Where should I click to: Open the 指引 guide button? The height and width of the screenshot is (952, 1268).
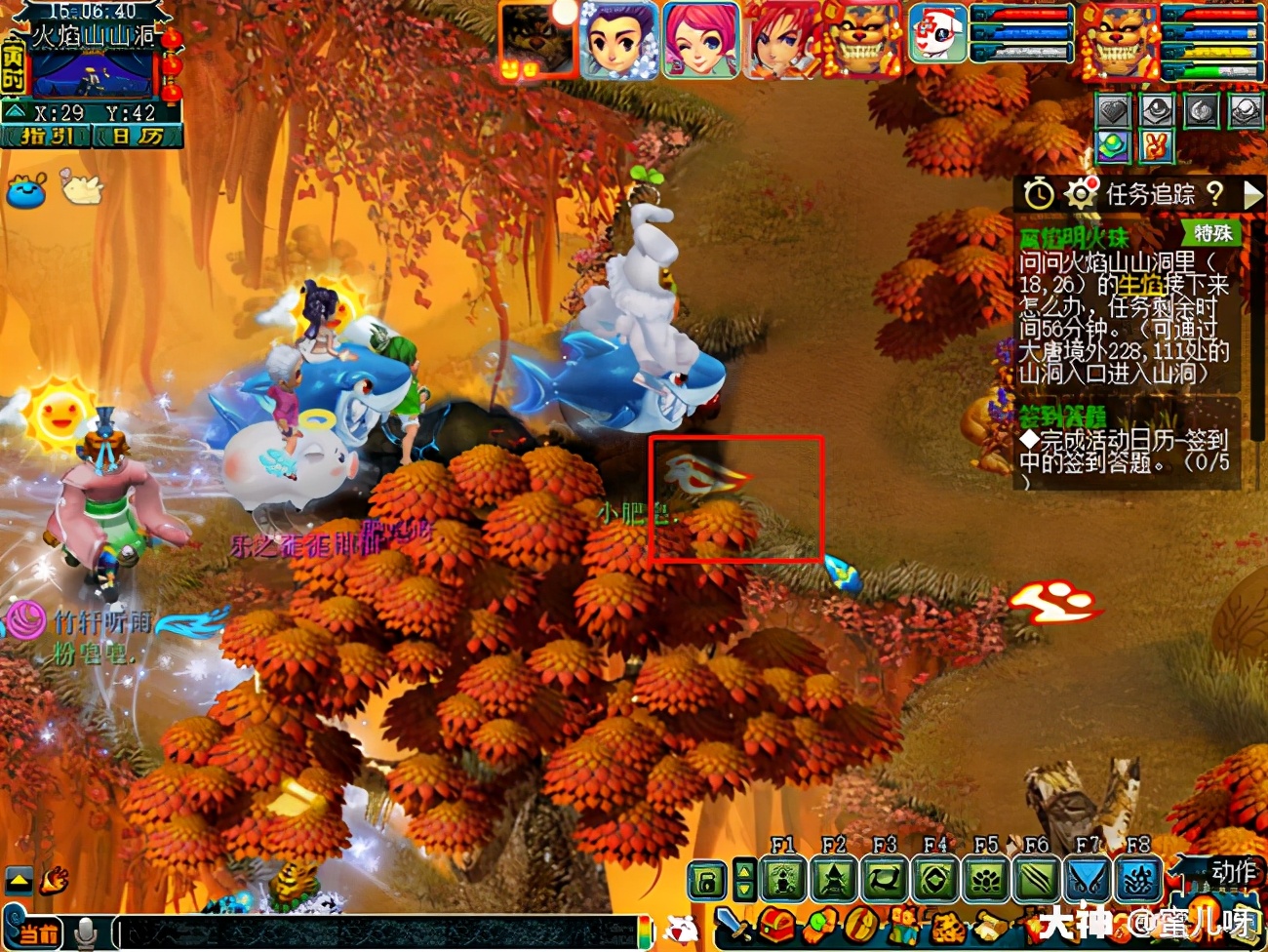48,137
